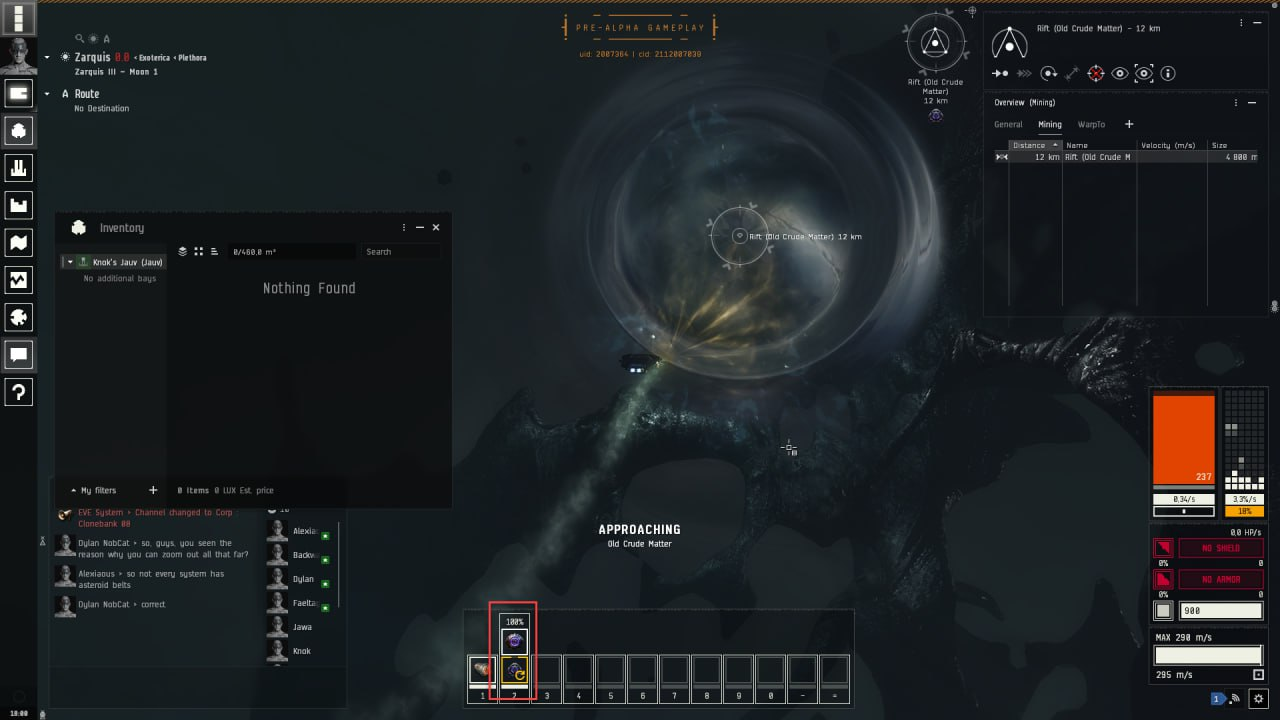Click the red target lock icon
The height and width of the screenshot is (720, 1280).
(1096, 73)
